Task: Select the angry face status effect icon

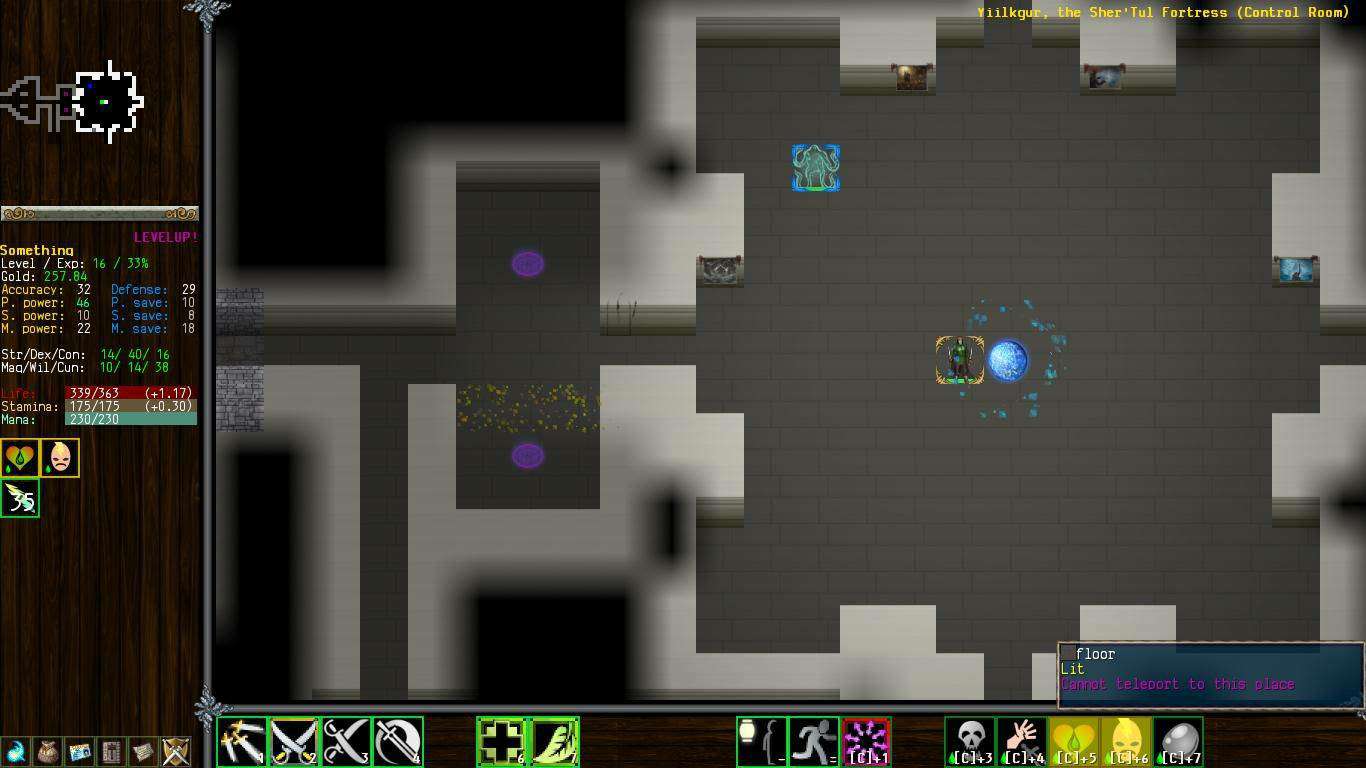Action: point(60,458)
